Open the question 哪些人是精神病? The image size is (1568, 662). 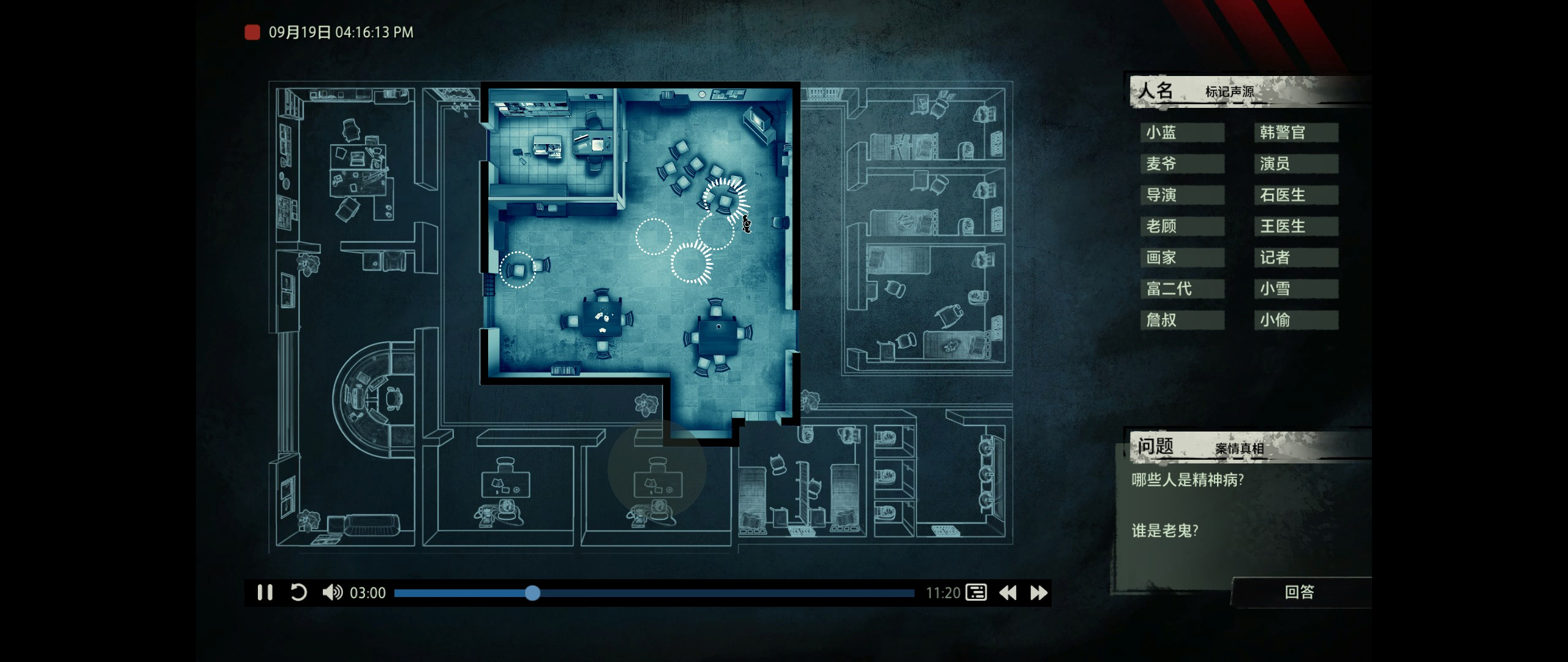click(1188, 480)
